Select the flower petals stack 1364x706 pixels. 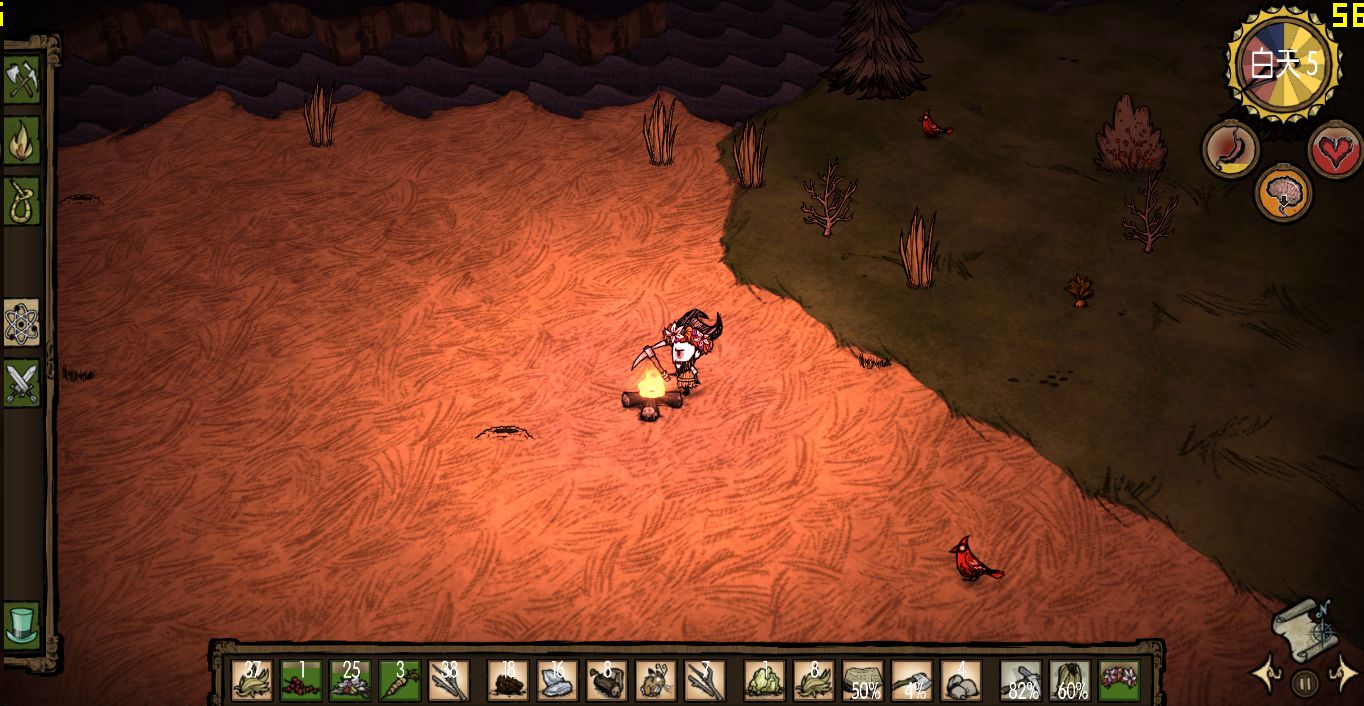[x=350, y=680]
